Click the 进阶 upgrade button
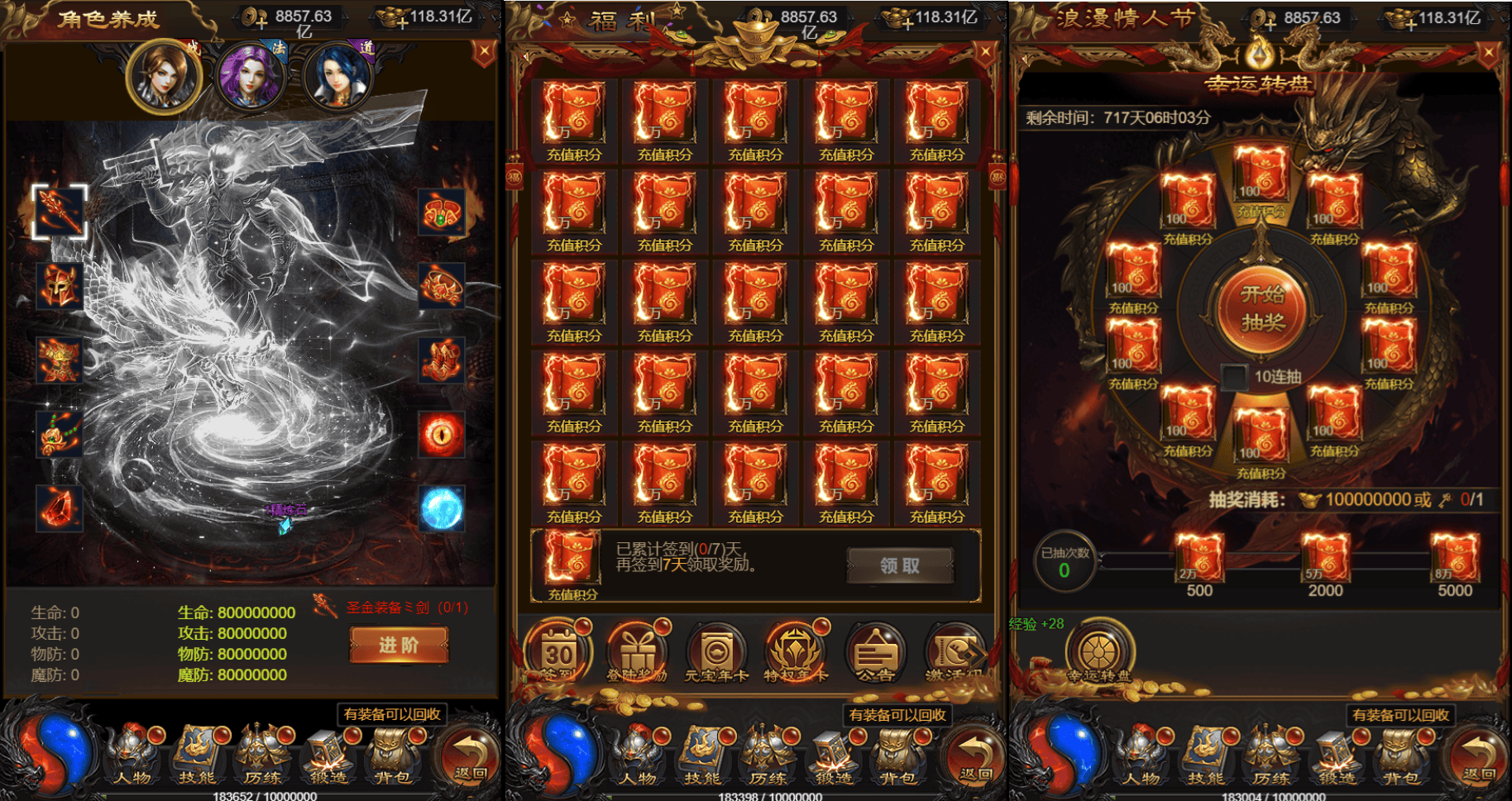The width and height of the screenshot is (1512, 801). pos(399,645)
